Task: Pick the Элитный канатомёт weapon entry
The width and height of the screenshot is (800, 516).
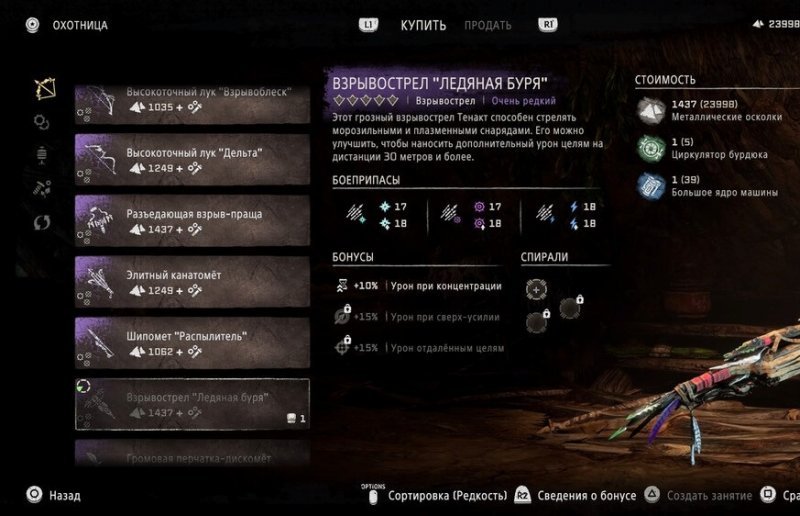Action: [x=192, y=282]
